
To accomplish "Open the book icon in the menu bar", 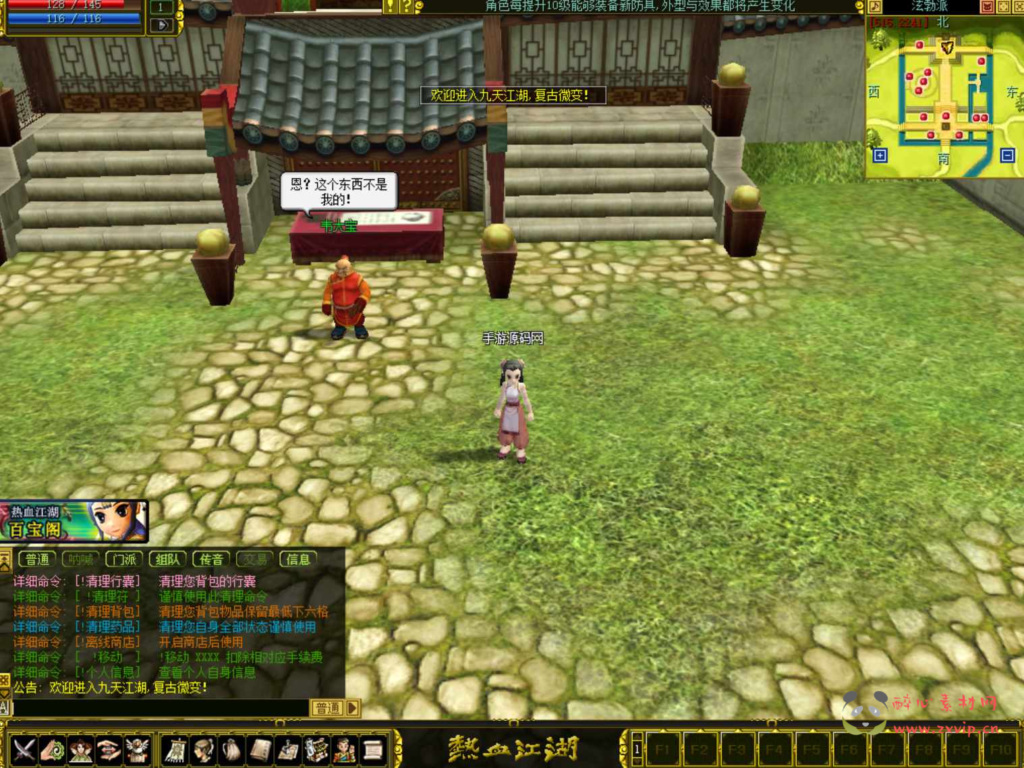I will [260, 749].
